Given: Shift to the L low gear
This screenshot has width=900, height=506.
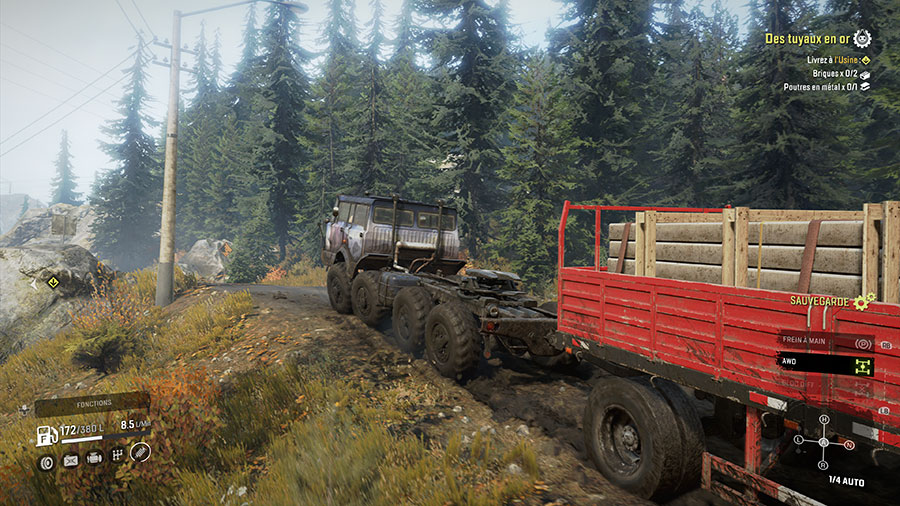Looking at the screenshot, I should (799, 440).
